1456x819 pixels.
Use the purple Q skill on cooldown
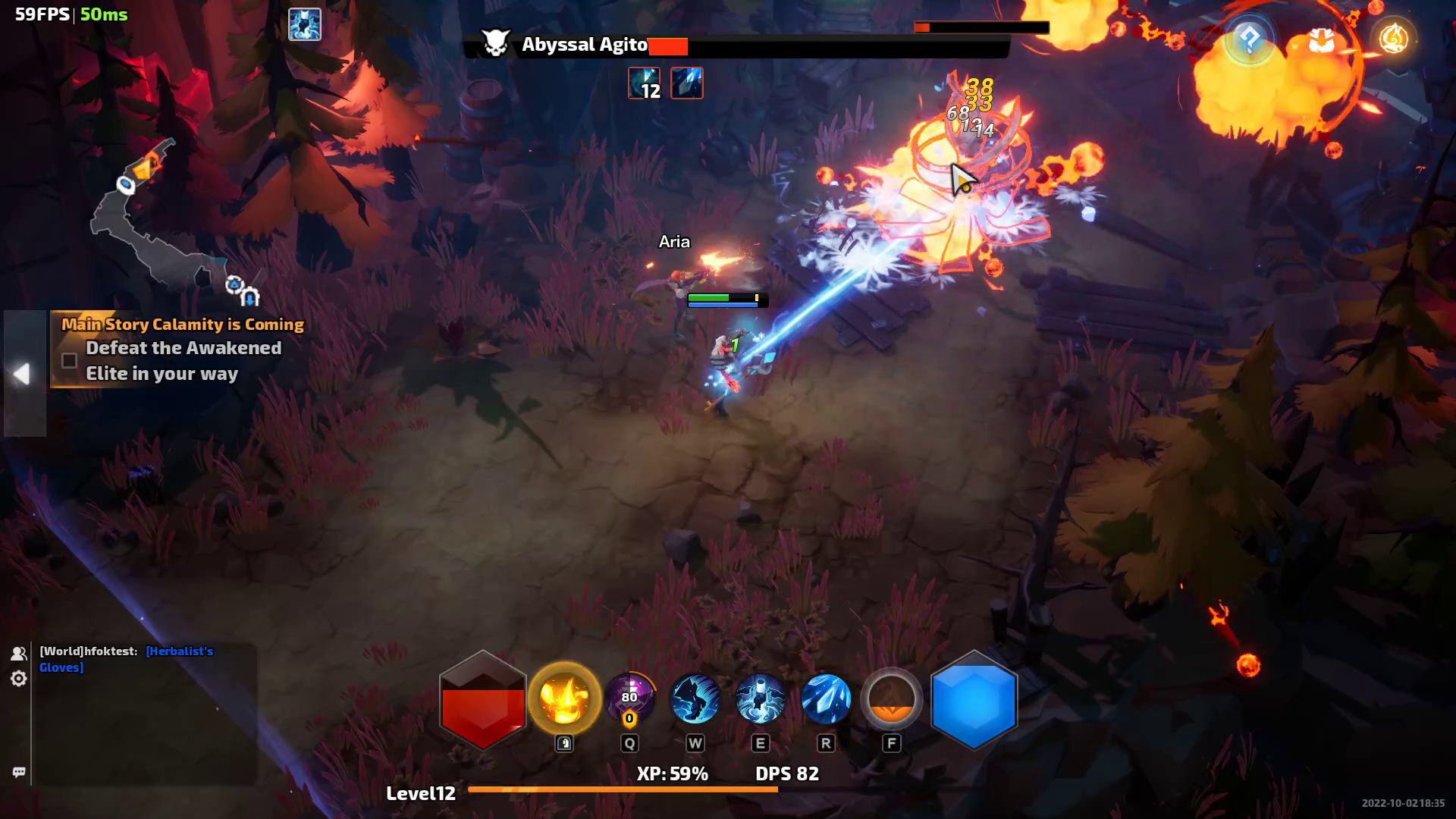(x=629, y=698)
